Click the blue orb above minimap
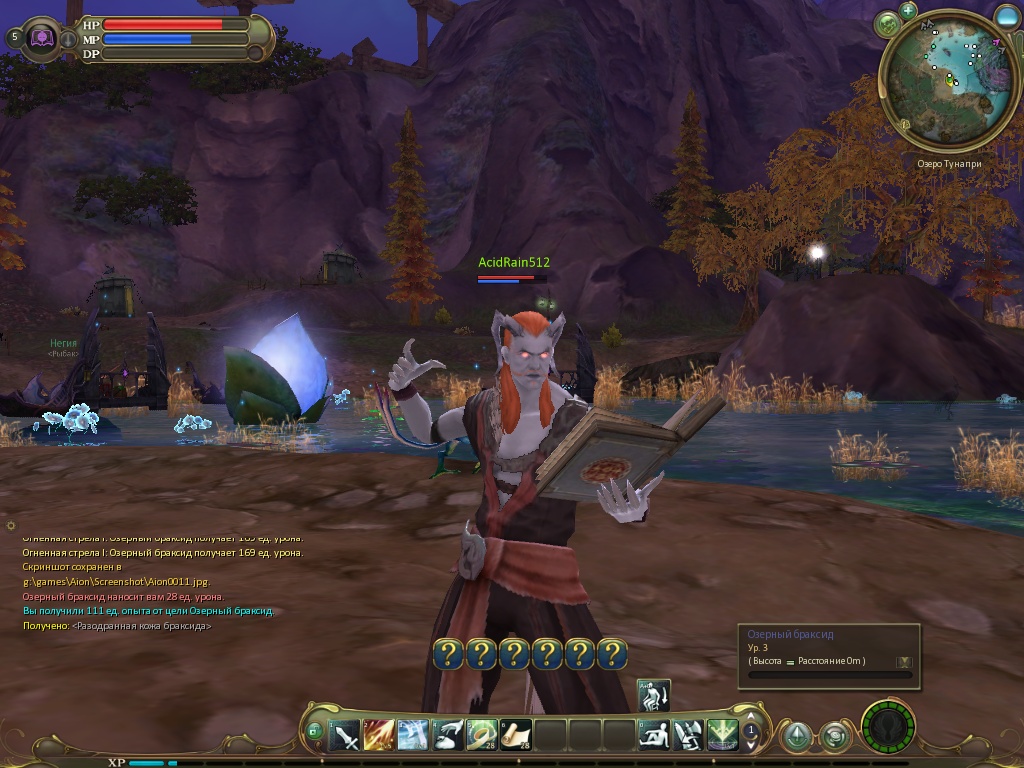 (1007, 16)
